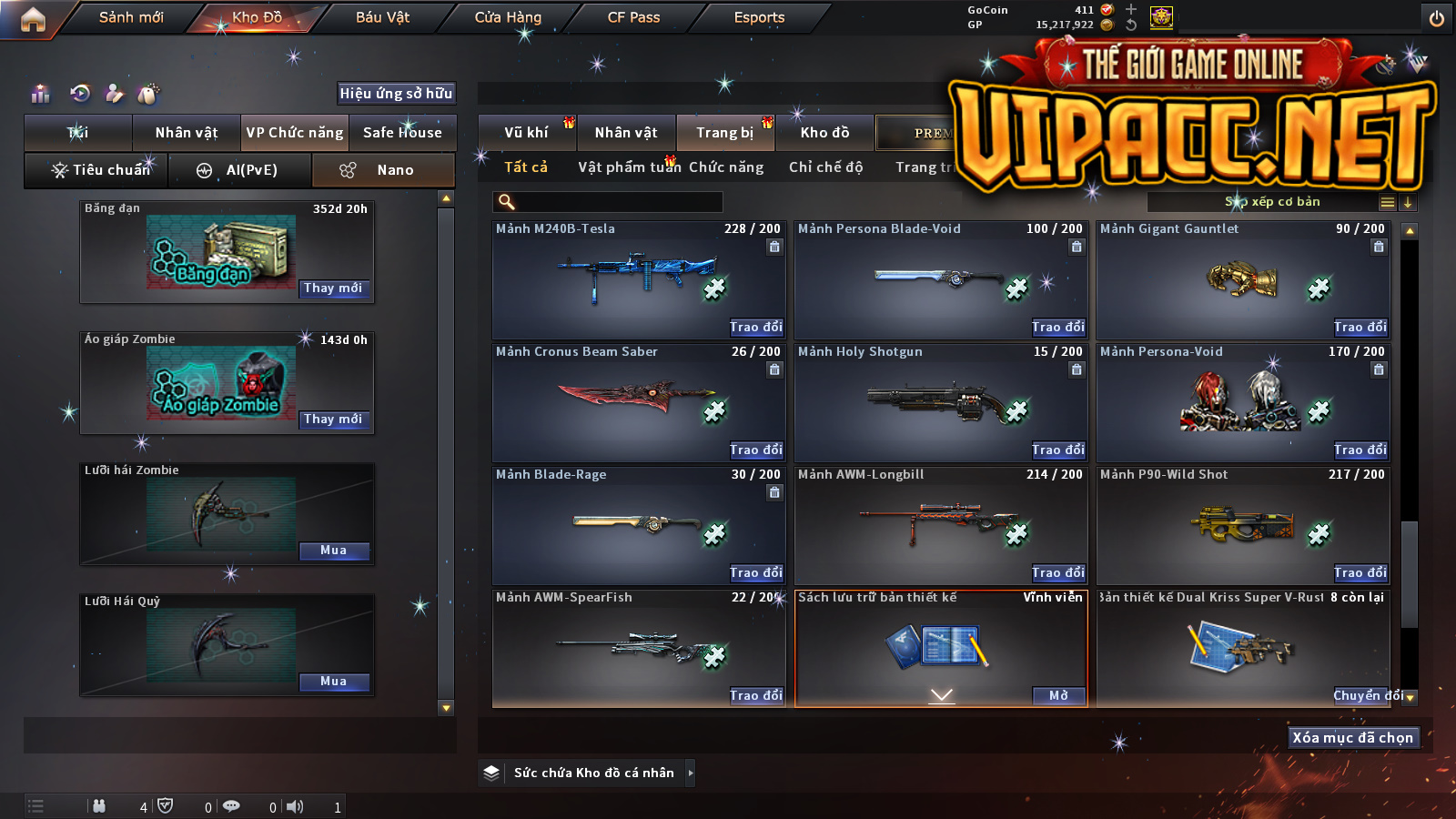Buy the Lưỡi hái Zombie item
Screen dimensions: 1456x819
tap(333, 551)
